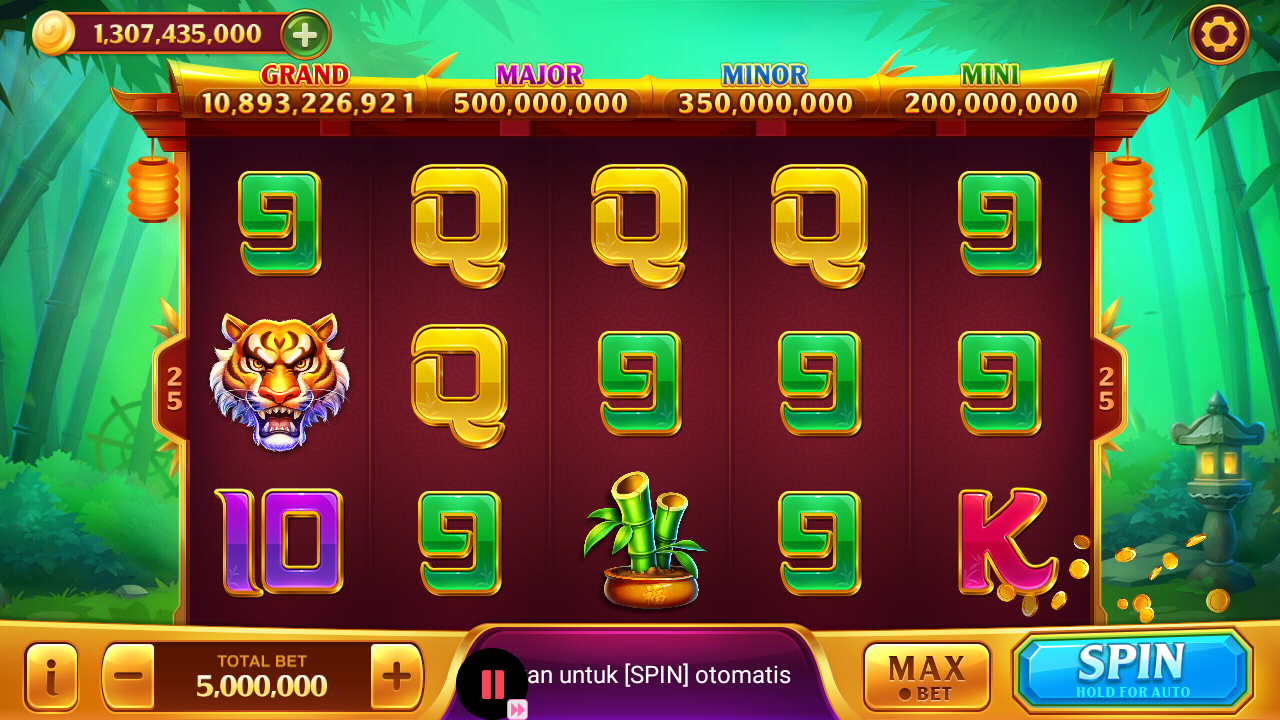The width and height of the screenshot is (1280, 720).
Task: Open the gear settings menu
Action: [x=1219, y=35]
